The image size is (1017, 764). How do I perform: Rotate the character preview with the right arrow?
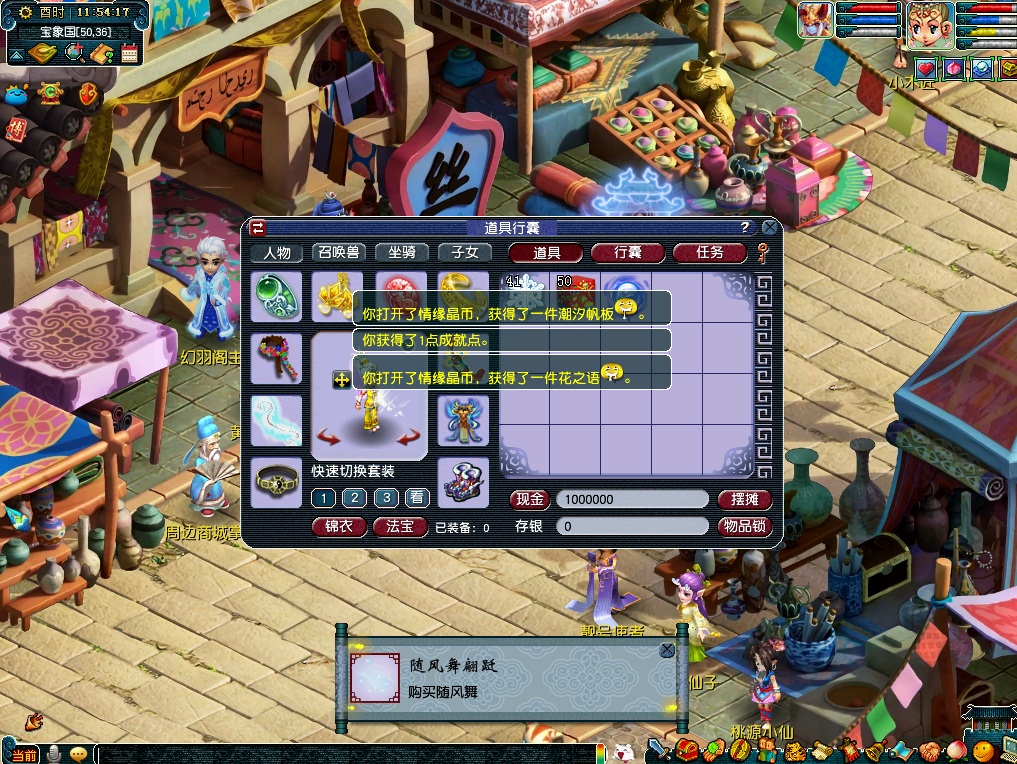407,438
